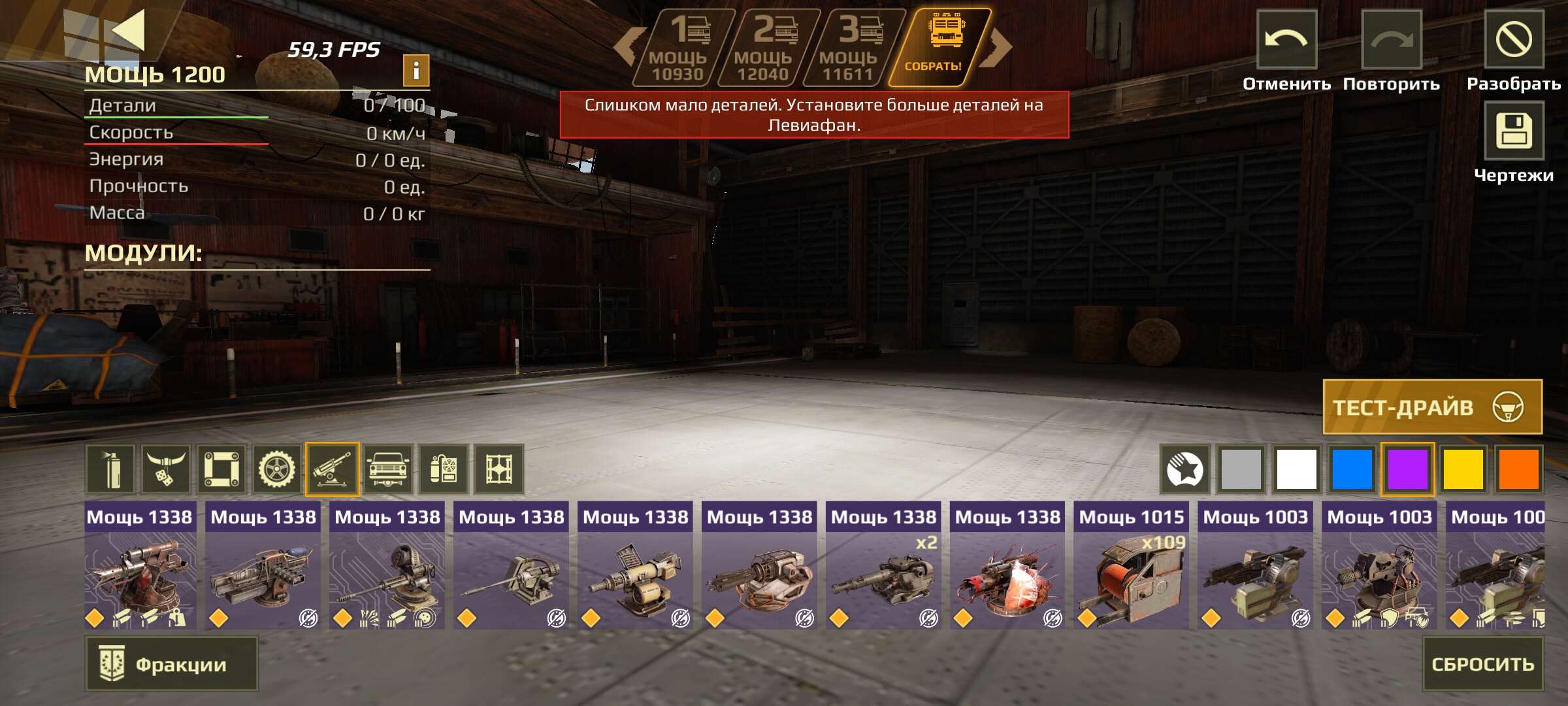Open the Чертежи blueprints menu
Image resolution: width=1568 pixels, height=706 pixels.
point(1514,131)
